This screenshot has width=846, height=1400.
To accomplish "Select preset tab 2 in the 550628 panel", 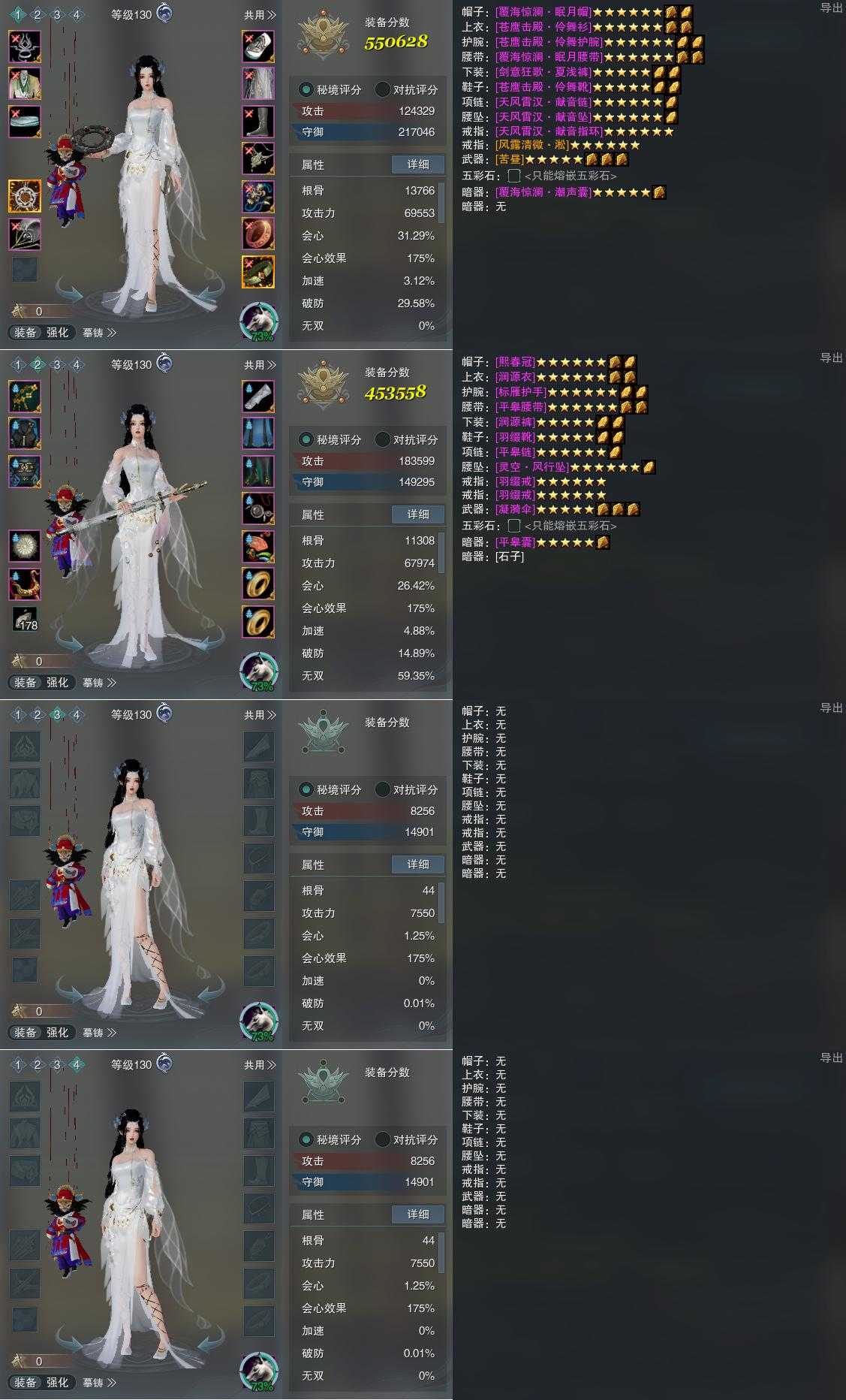I will click(38, 15).
